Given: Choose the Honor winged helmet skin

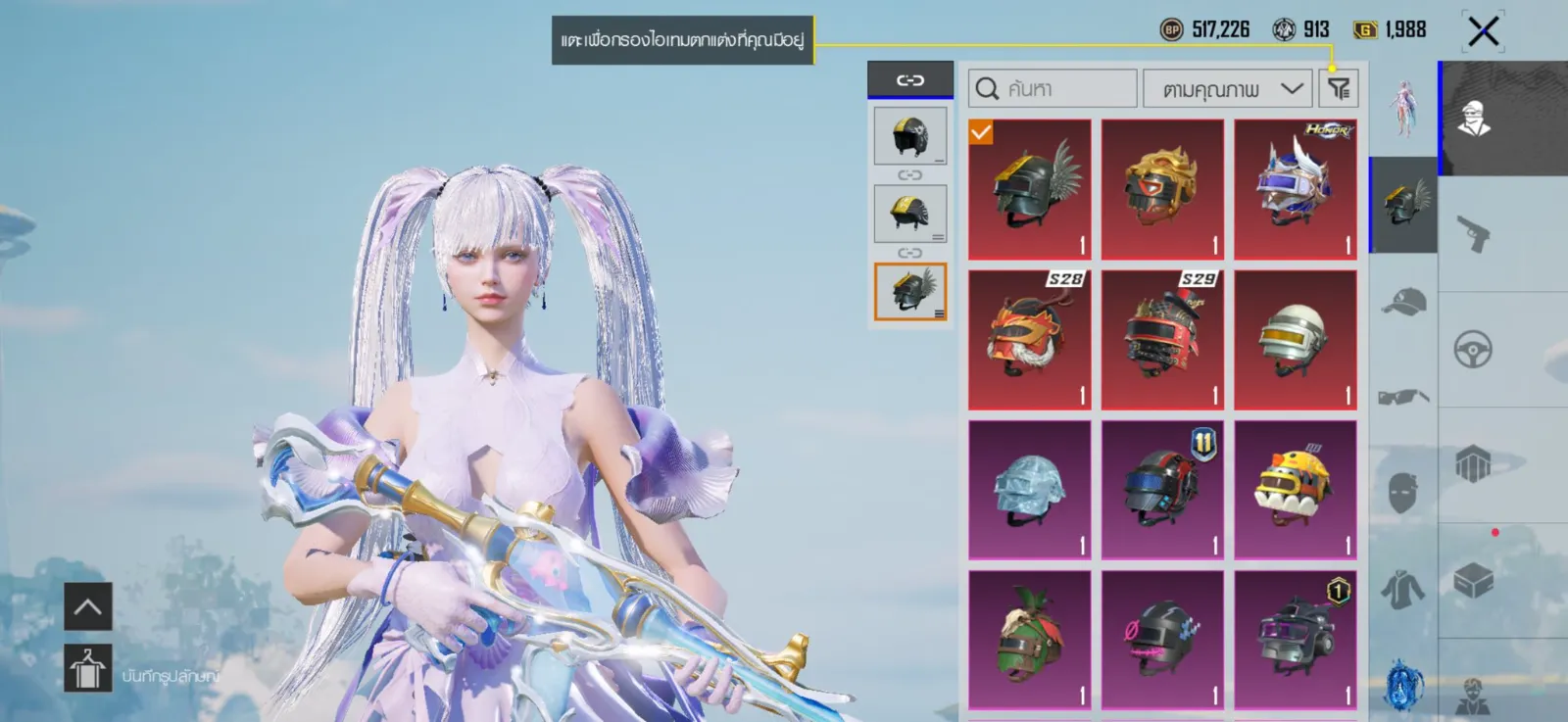Looking at the screenshot, I should 1295,189.
